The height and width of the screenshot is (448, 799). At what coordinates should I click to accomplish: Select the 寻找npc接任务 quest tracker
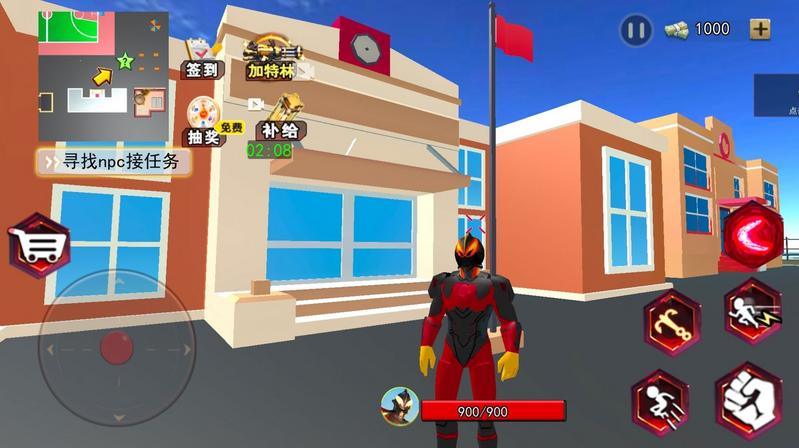(113, 161)
